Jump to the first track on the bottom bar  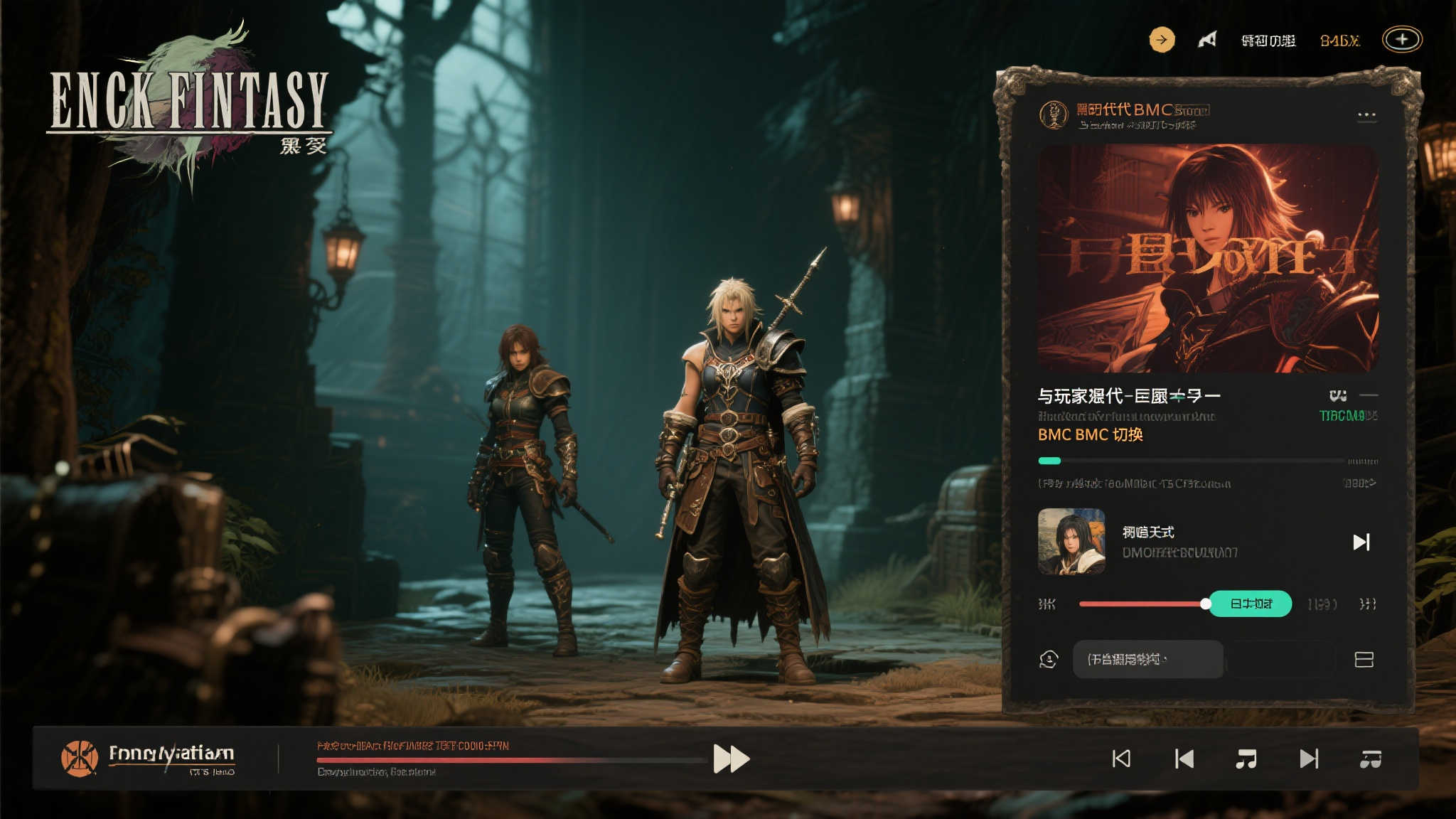pyautogui.click(x=1121, y=759)
